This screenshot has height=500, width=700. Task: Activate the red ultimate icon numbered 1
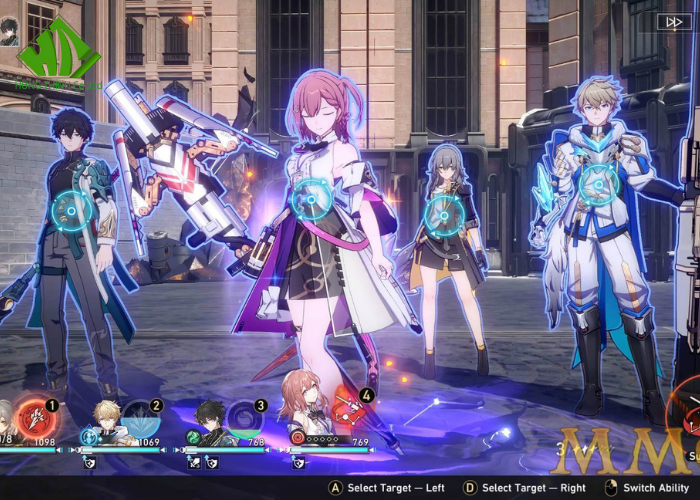[35, 414]
